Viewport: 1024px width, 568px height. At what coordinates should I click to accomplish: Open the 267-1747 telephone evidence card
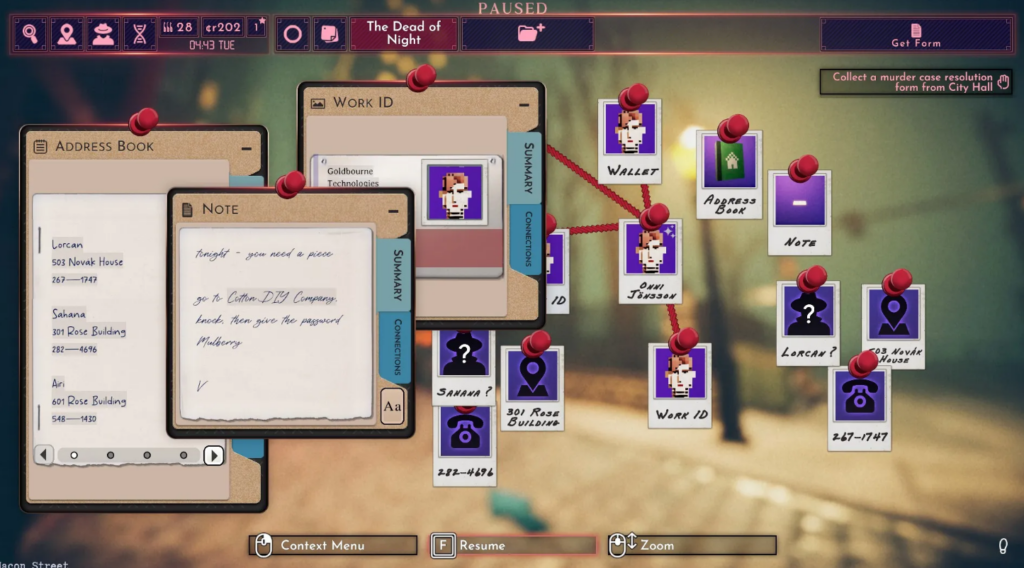(x=860, y=406)
